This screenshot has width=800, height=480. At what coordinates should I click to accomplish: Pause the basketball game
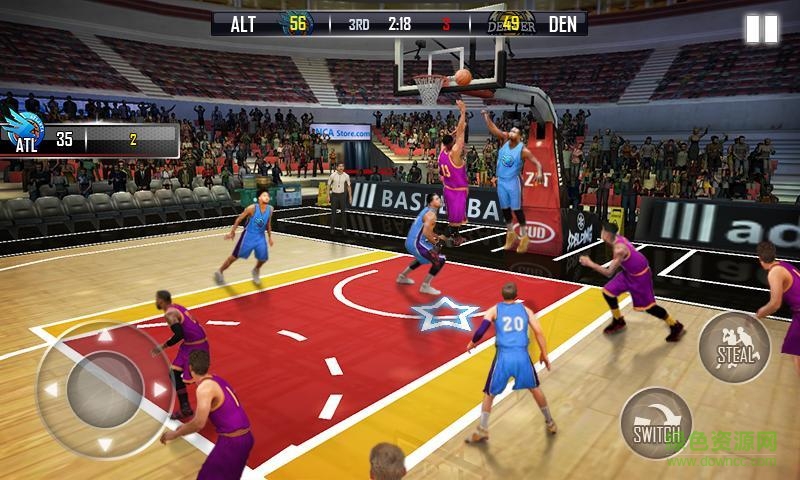(x=761, y=28)
